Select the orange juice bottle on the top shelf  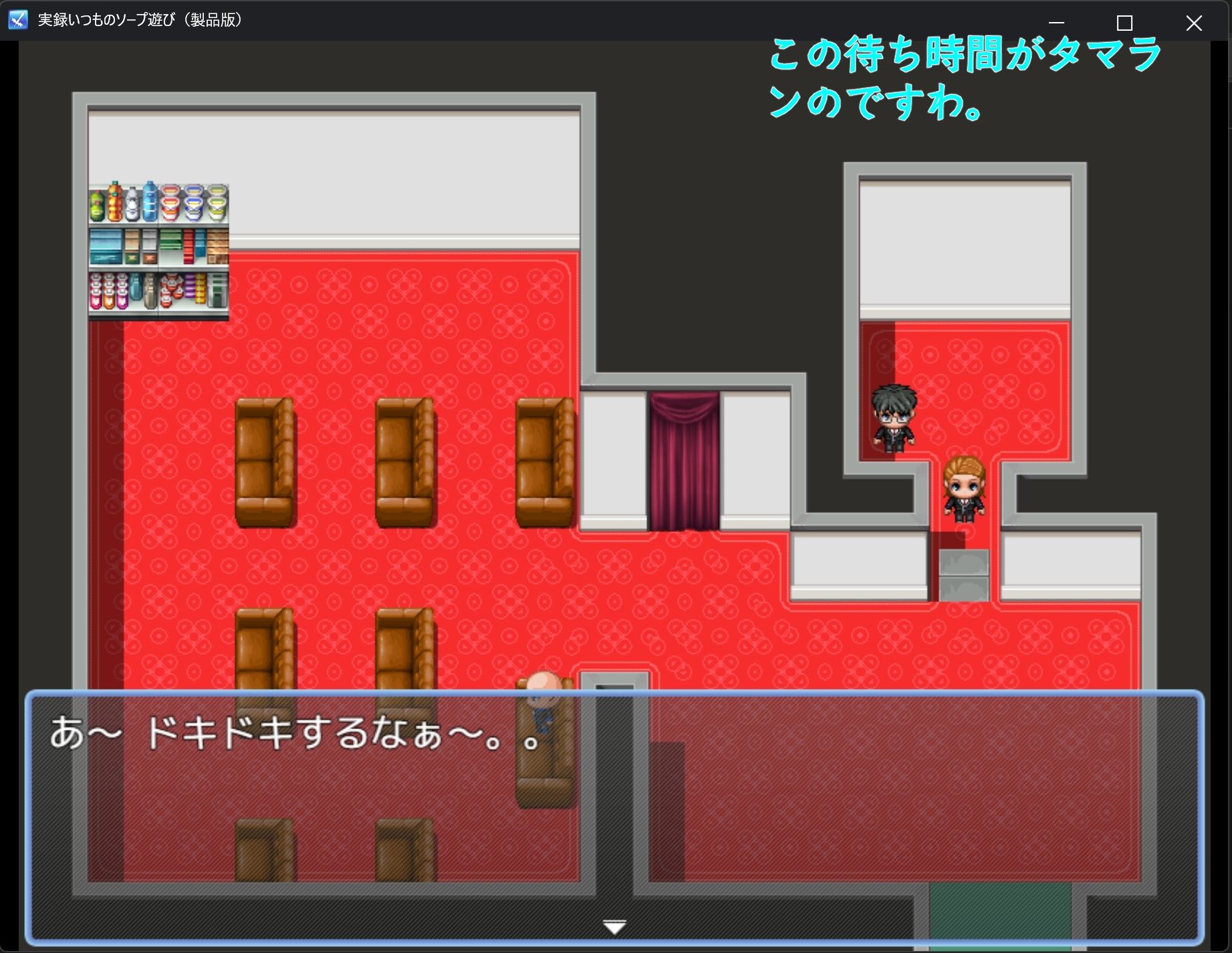[115, 202]
